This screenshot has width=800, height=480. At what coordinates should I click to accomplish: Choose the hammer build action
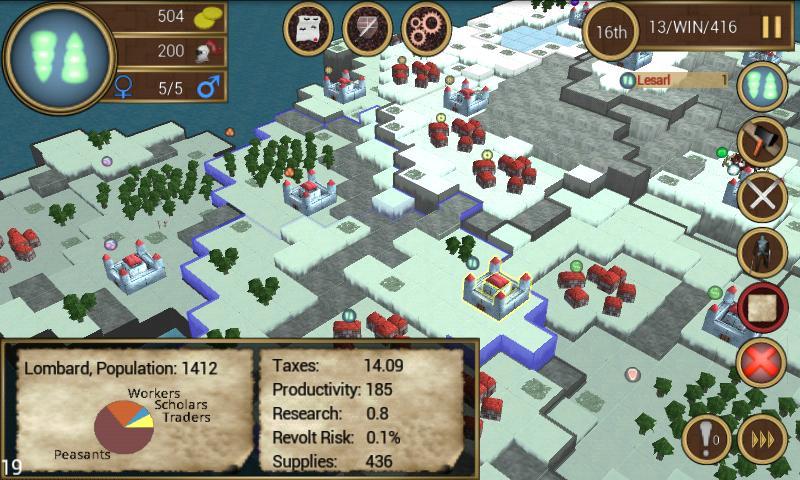[x=762, y=140]
